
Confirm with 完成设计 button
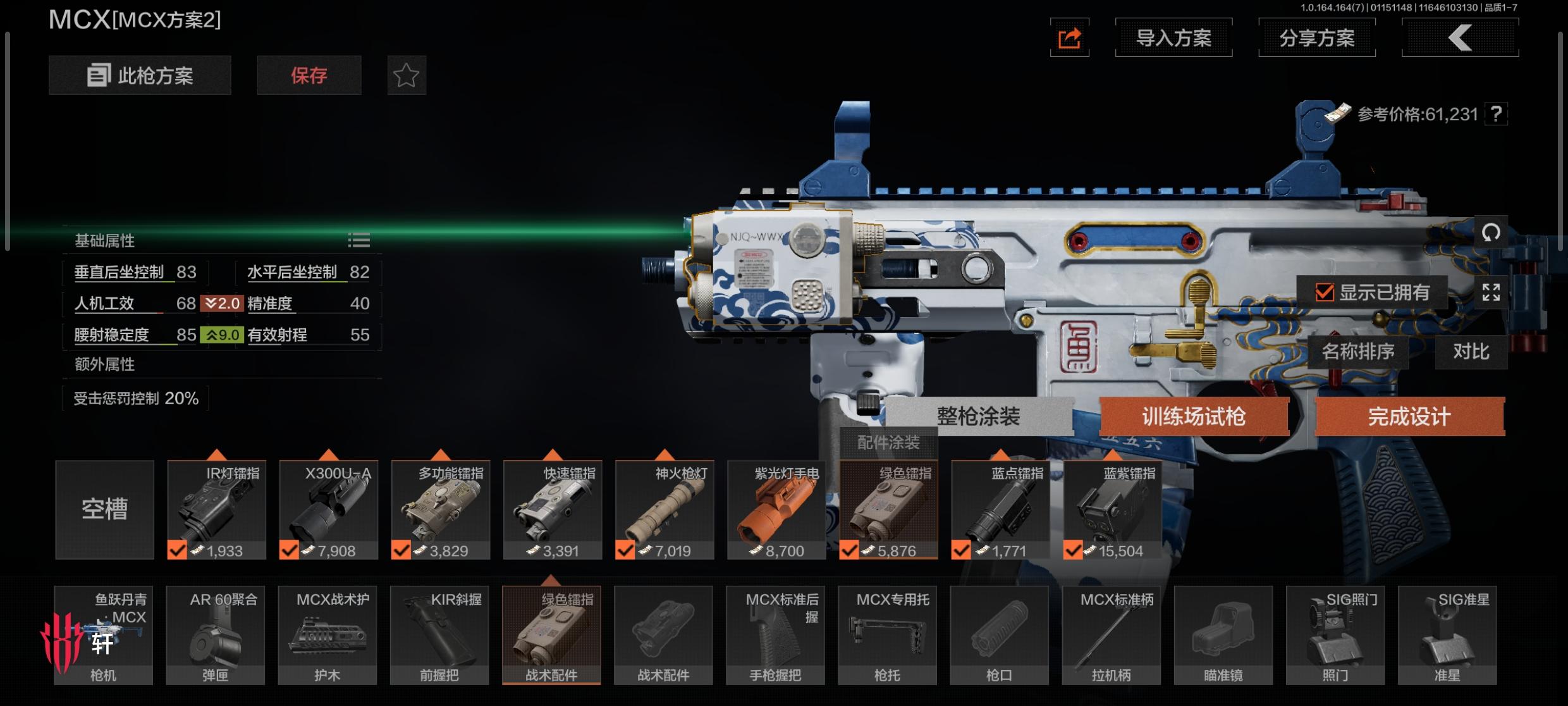point(1409,416)
